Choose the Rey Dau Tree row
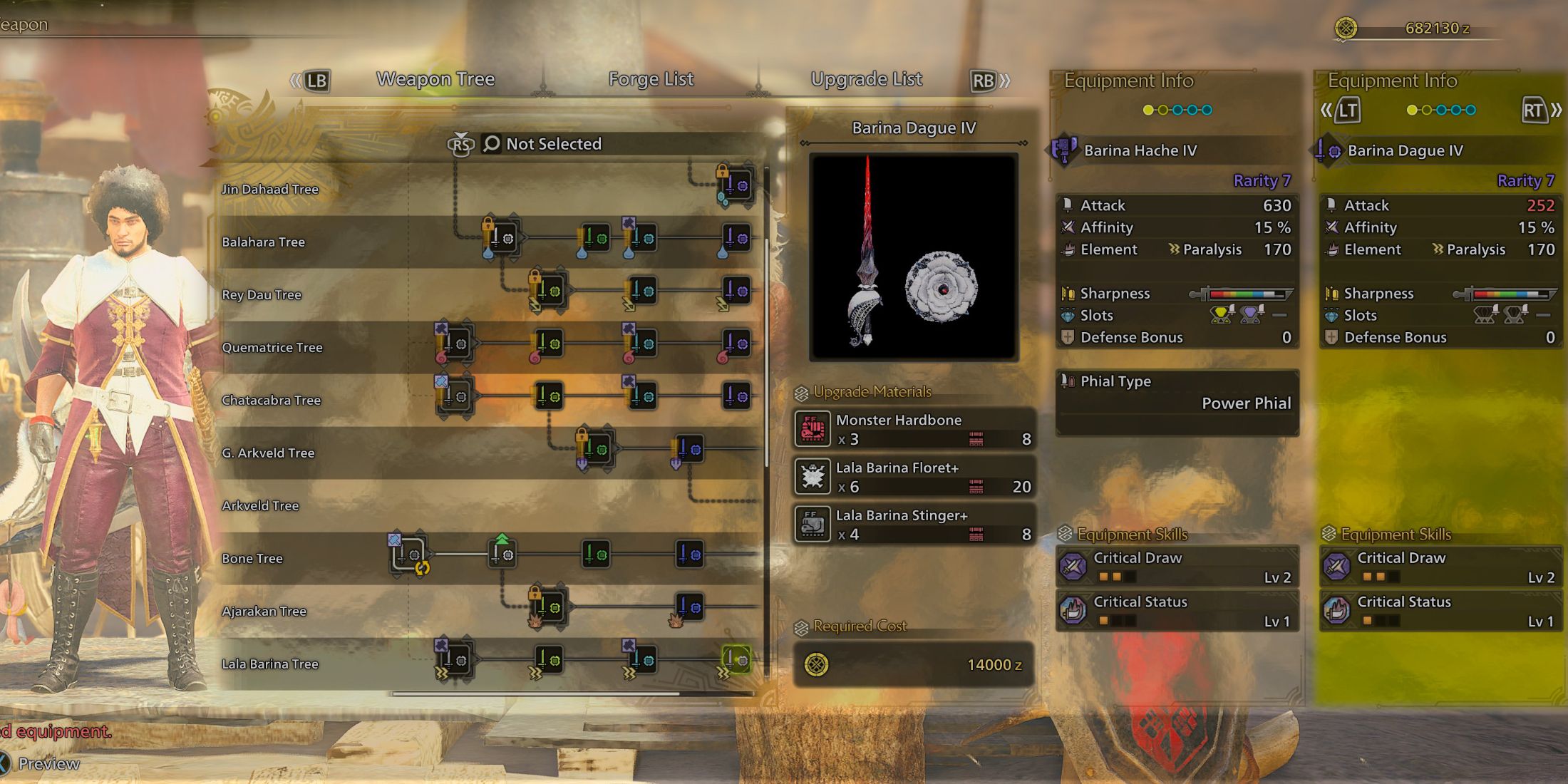Screen dimensions: 1568x784 tap(262, 294)
